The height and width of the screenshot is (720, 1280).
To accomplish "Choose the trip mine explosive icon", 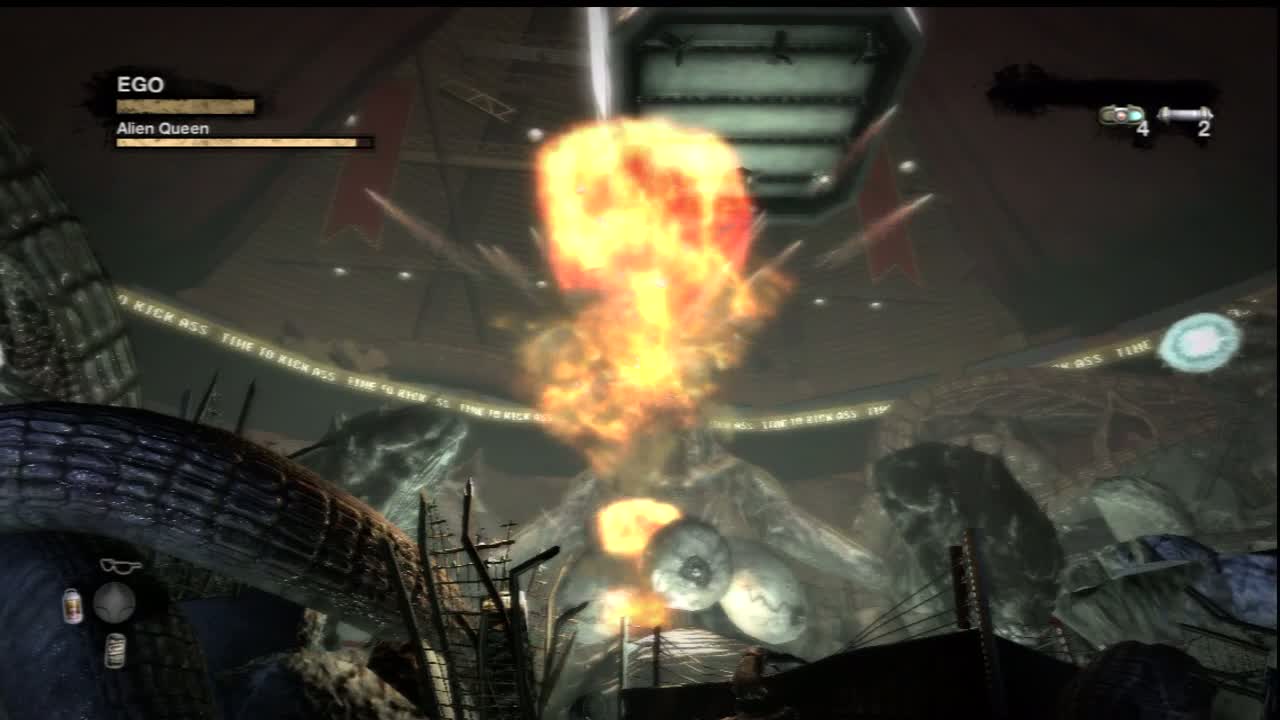I will pyautogui.click(x=1122, y=115).
